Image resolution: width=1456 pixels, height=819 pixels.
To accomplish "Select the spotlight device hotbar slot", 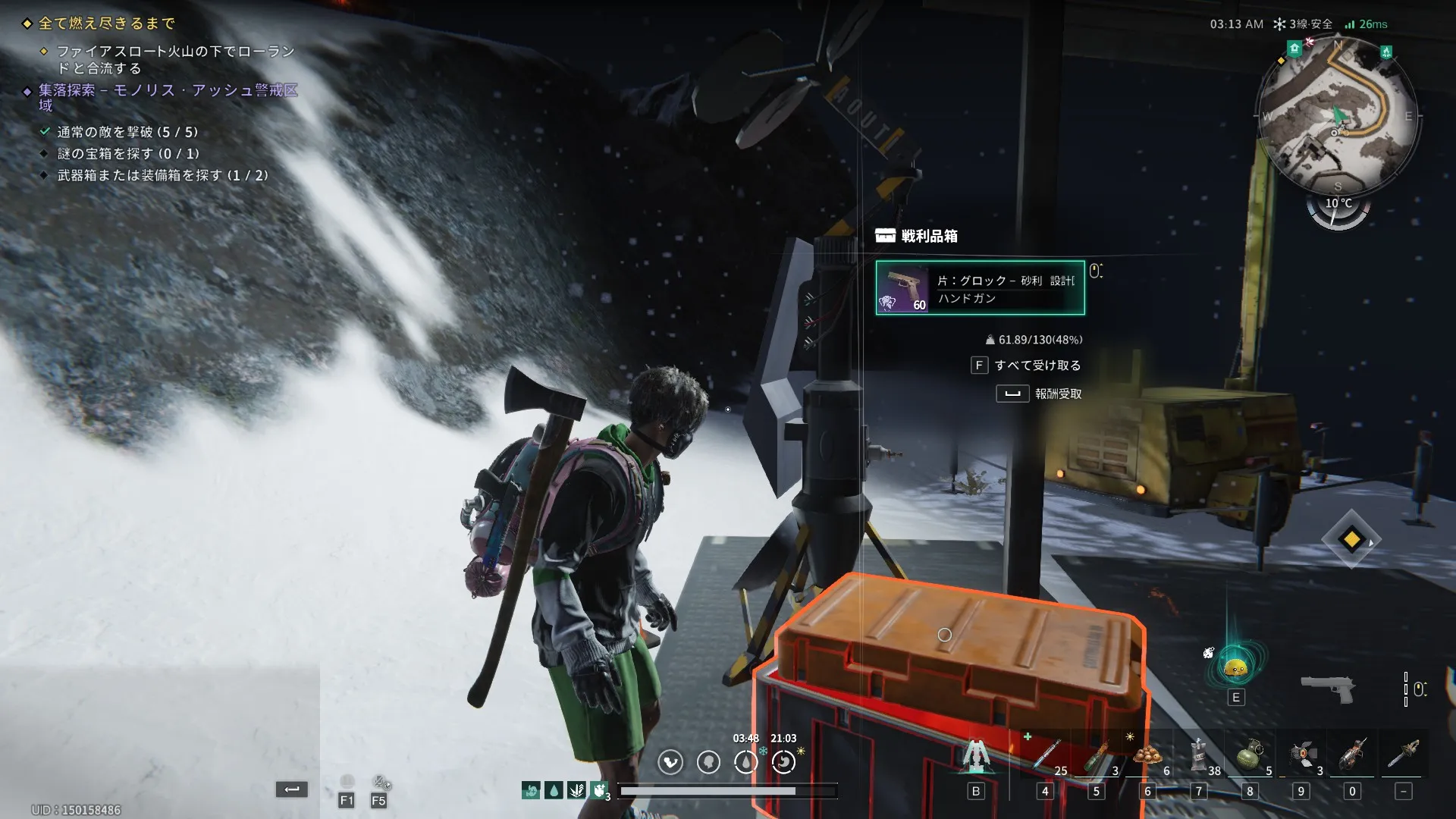I will click(1302, 756).
